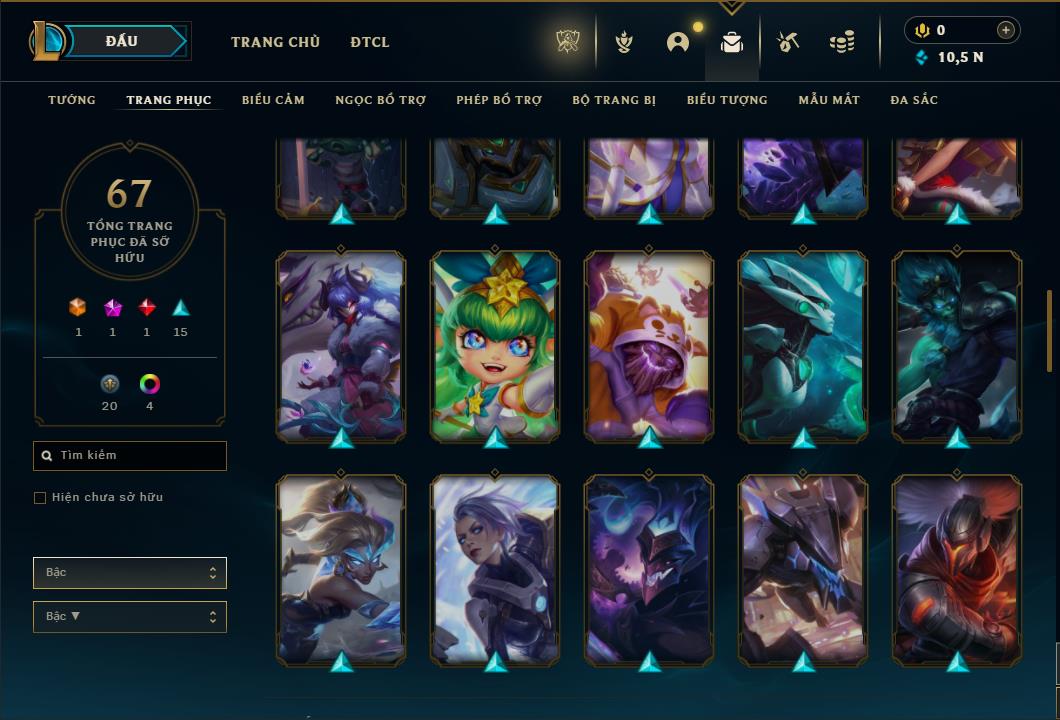This screenshot has width=1060, height=720.
Task: Select the ĐA SẮC tab
Action: [914, 100]
